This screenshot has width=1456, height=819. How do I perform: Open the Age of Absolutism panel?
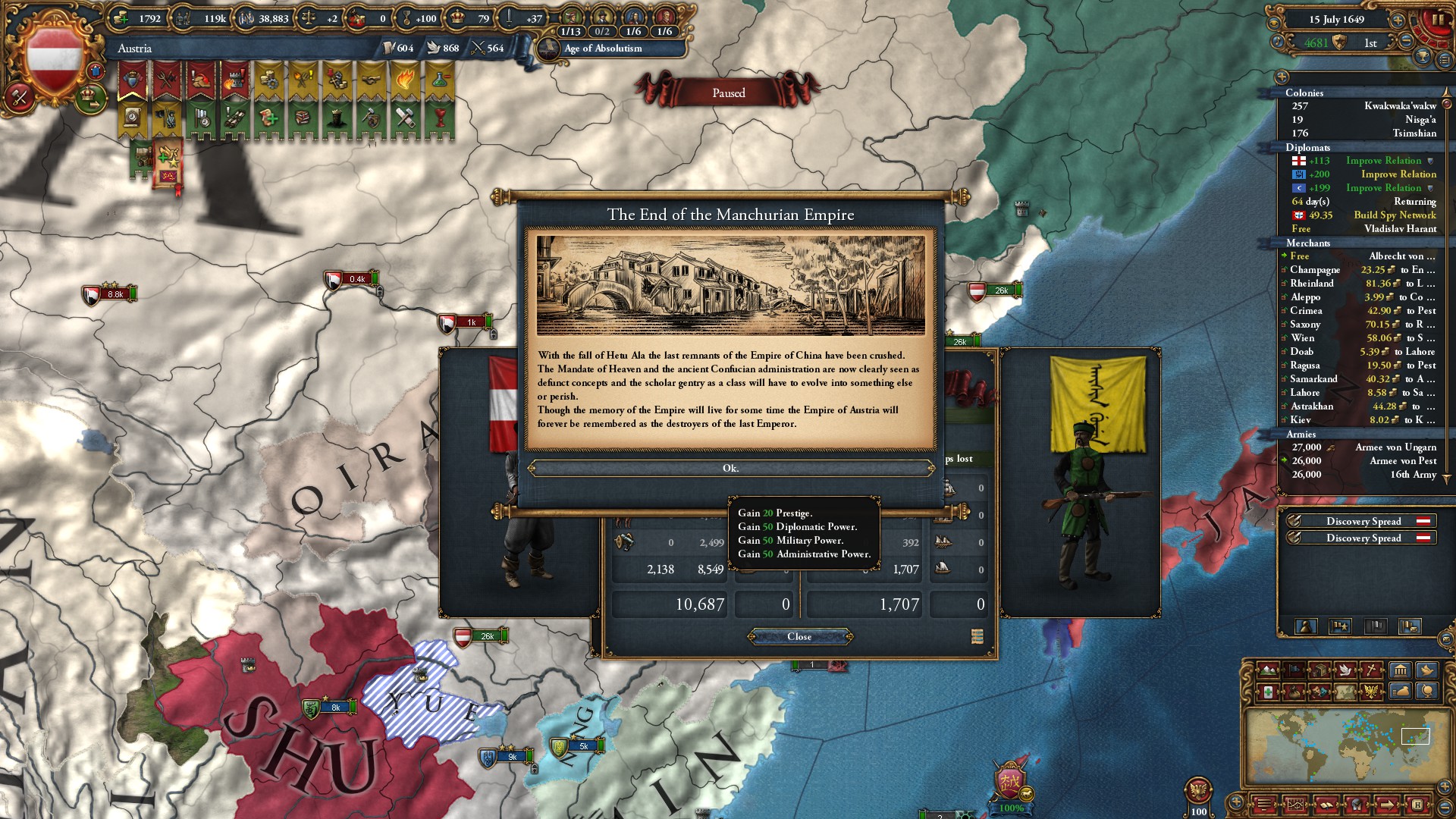click(603, 49)
